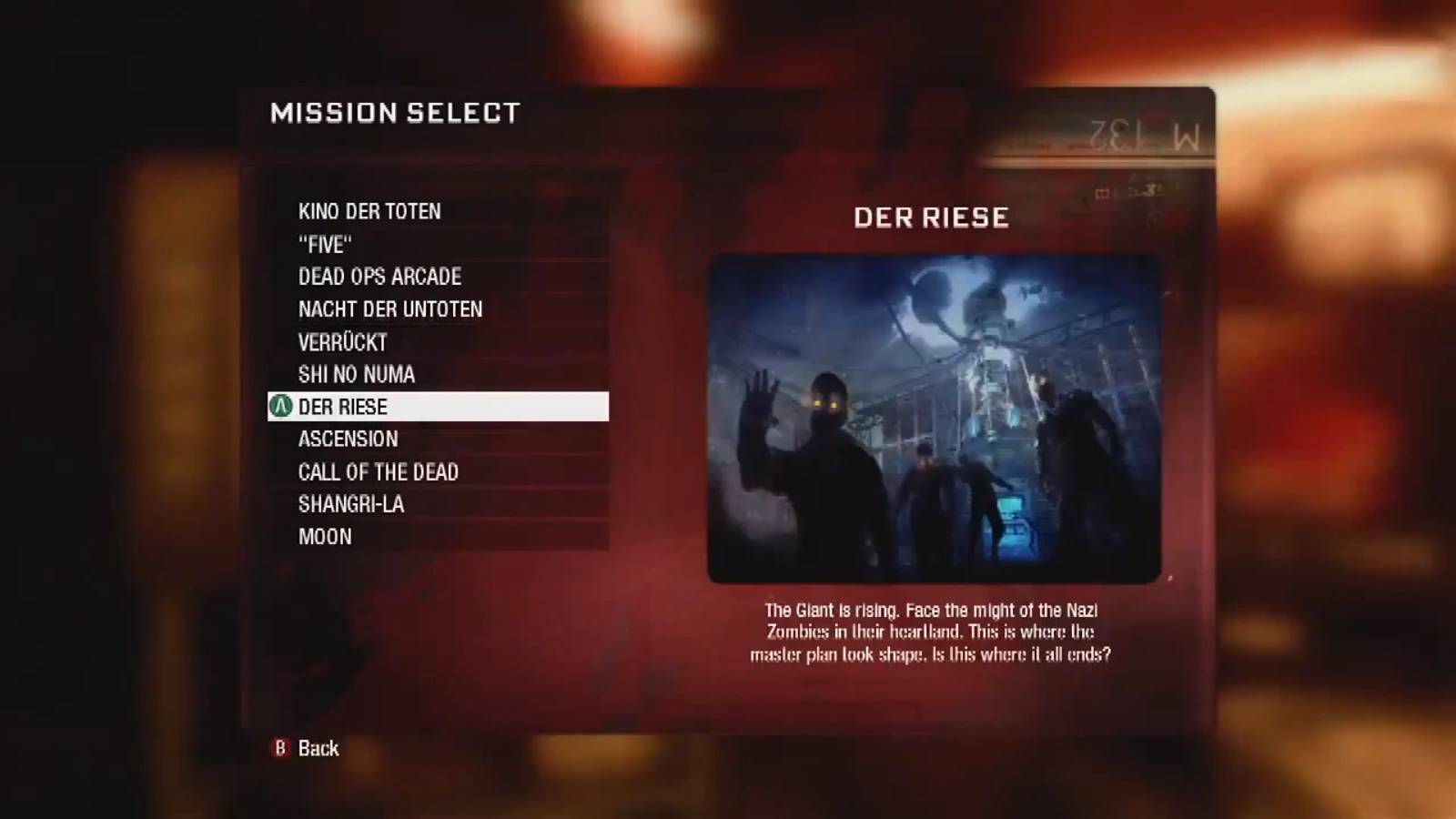This screenshot has height=819, width=1456.
Task: Start the highlighted Der Riese mission
Action: [x=437, y=407]
